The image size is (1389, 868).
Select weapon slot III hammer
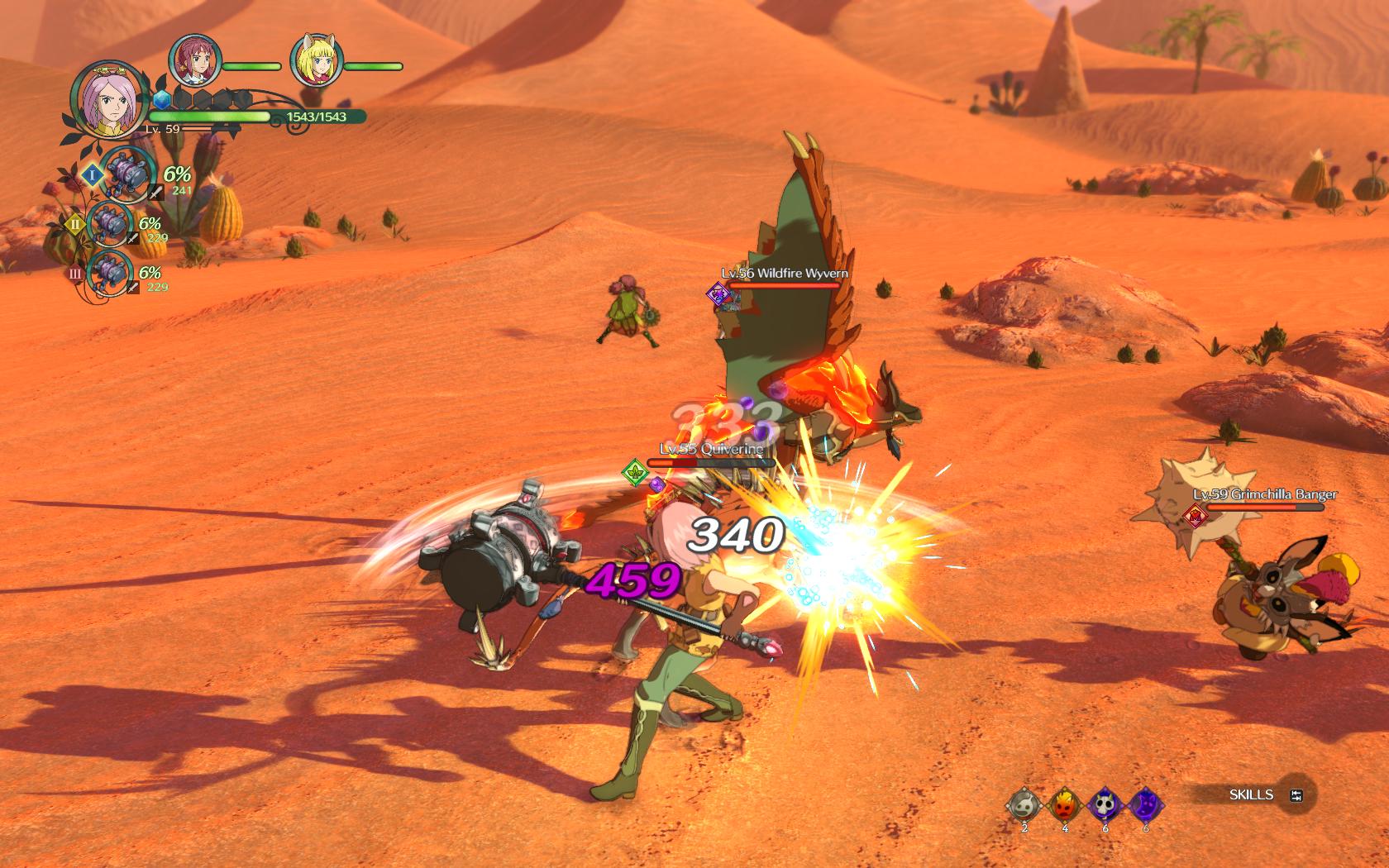(108, 270)
